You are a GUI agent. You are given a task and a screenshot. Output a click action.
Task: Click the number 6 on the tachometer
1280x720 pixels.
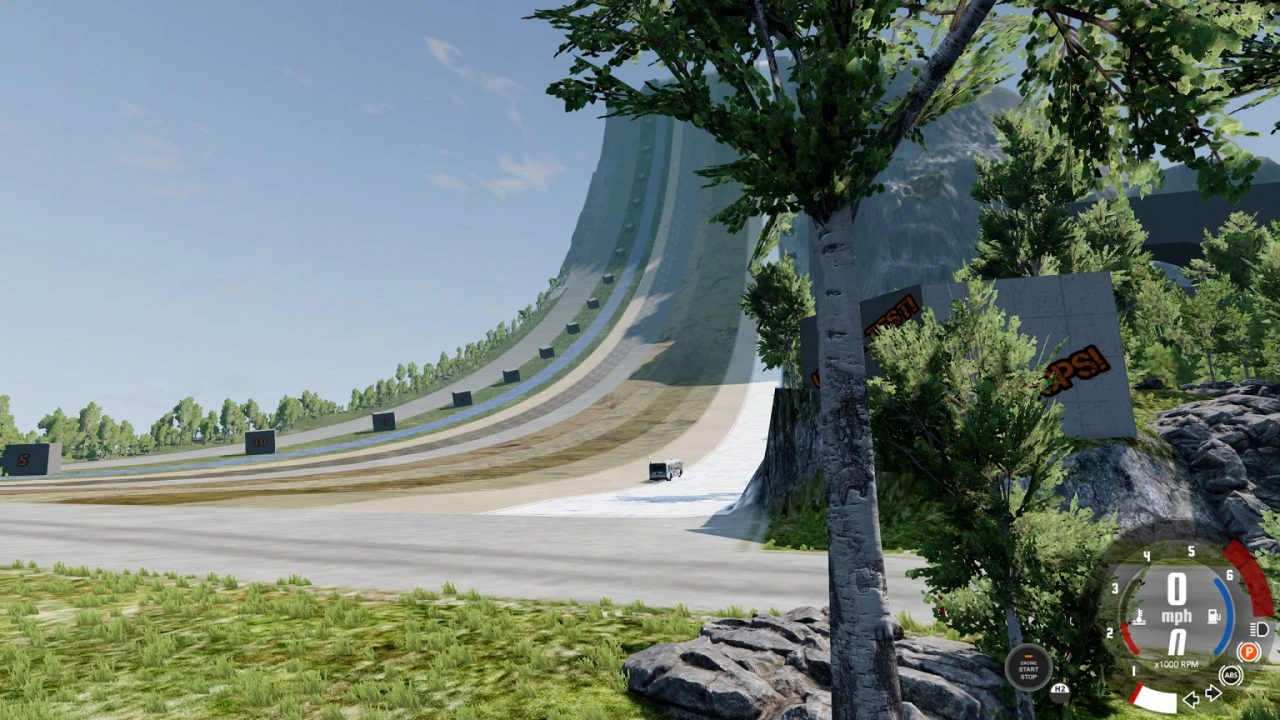pos(1229,575)
